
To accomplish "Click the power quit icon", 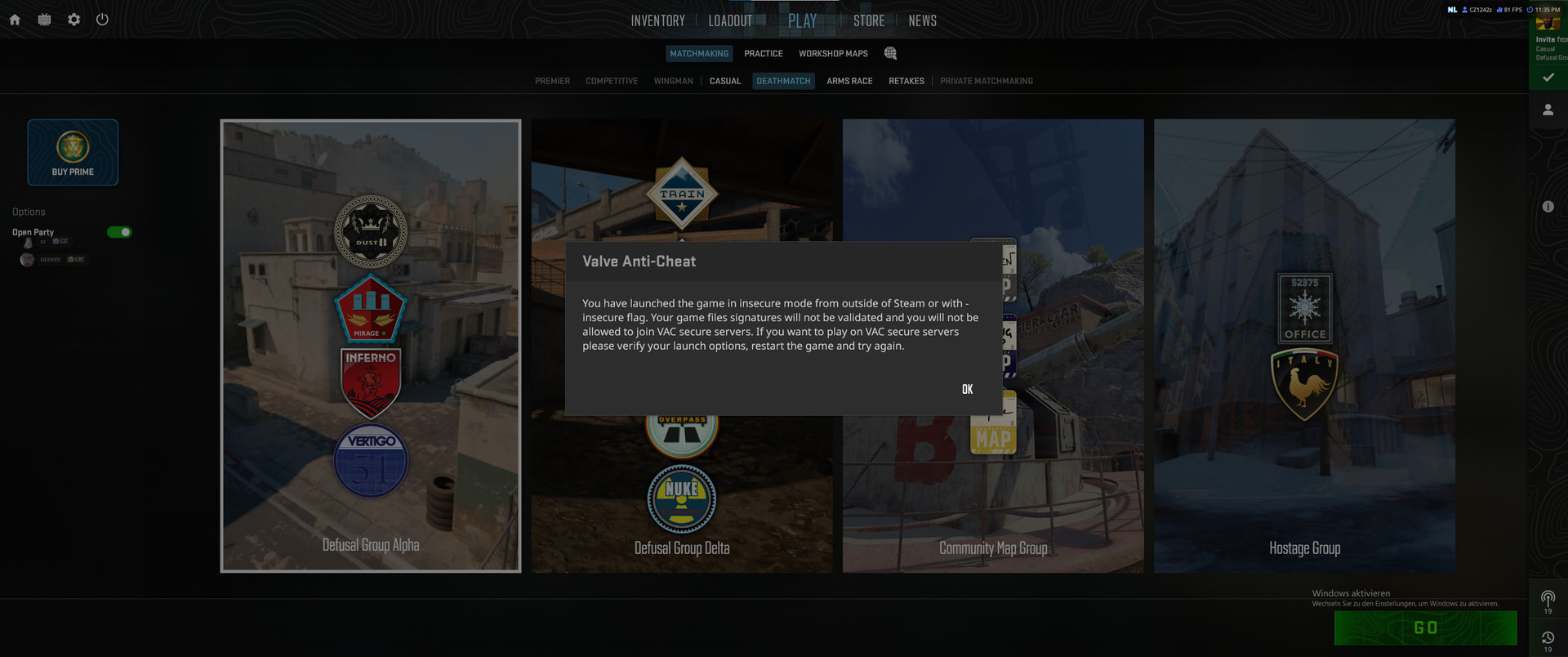I will [x=102, y=20].
